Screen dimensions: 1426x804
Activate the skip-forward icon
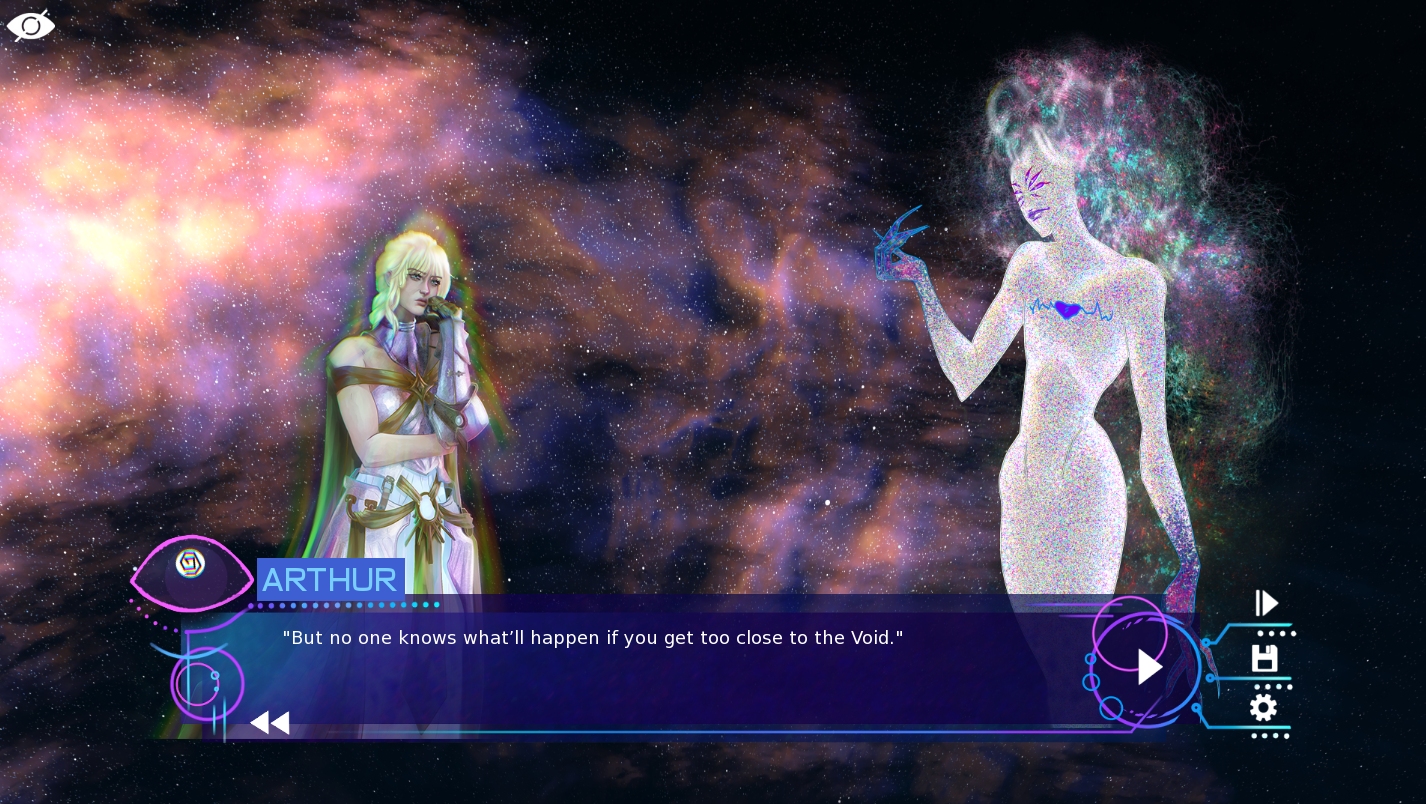click(1267, 603)
